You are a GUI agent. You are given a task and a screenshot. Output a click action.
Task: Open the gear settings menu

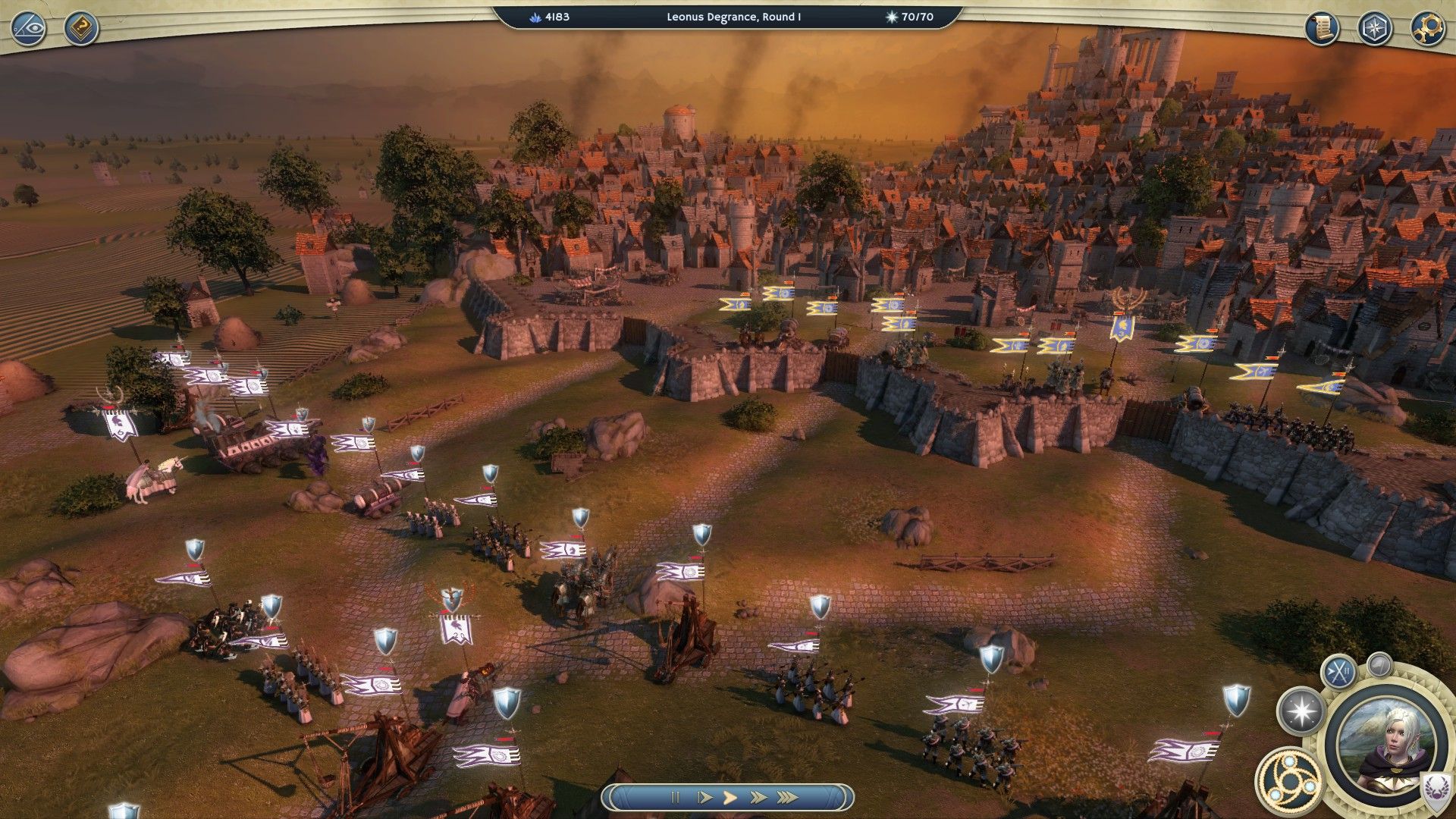1426,28
